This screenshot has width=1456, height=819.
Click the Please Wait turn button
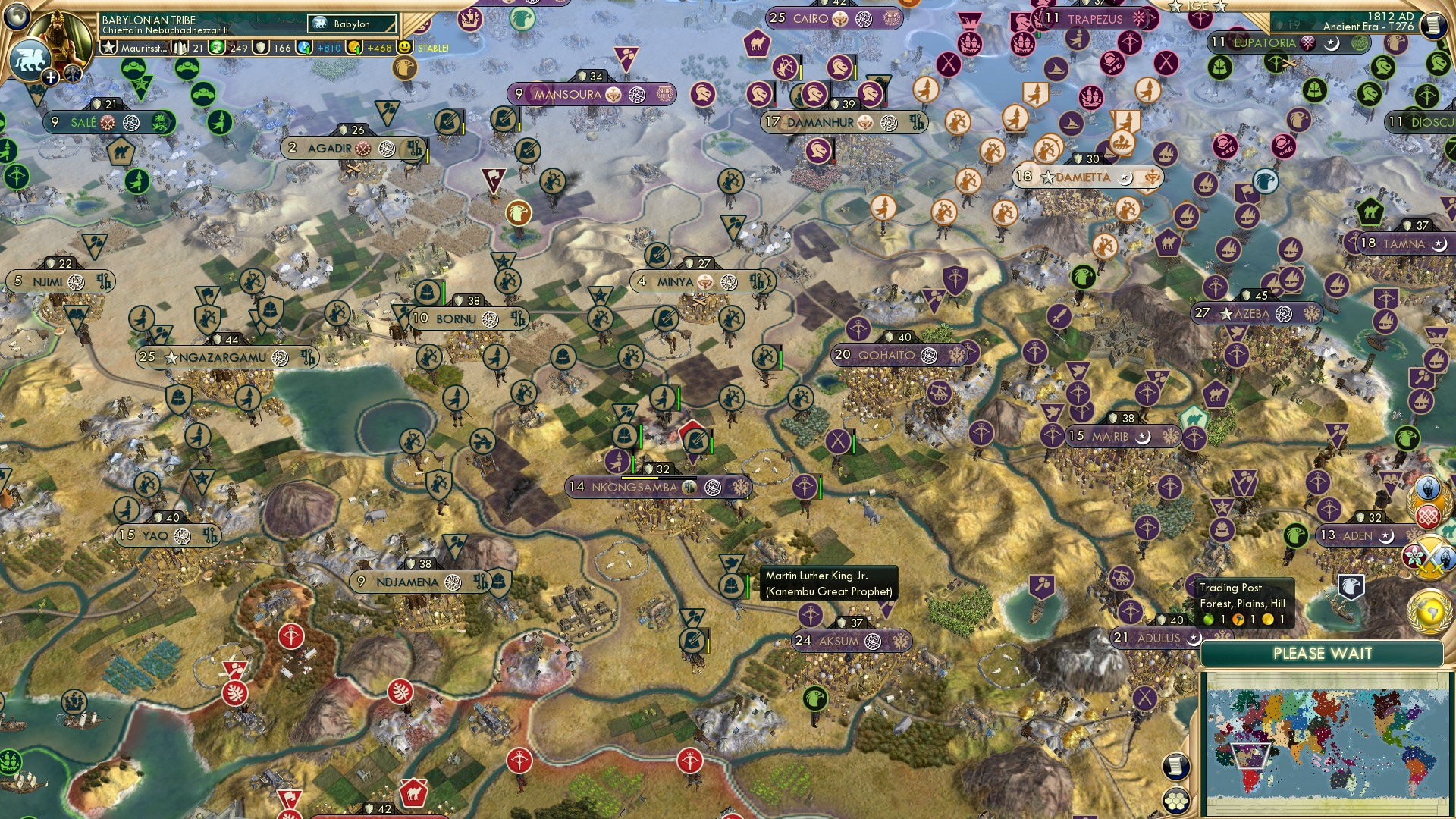point(1322,654)
